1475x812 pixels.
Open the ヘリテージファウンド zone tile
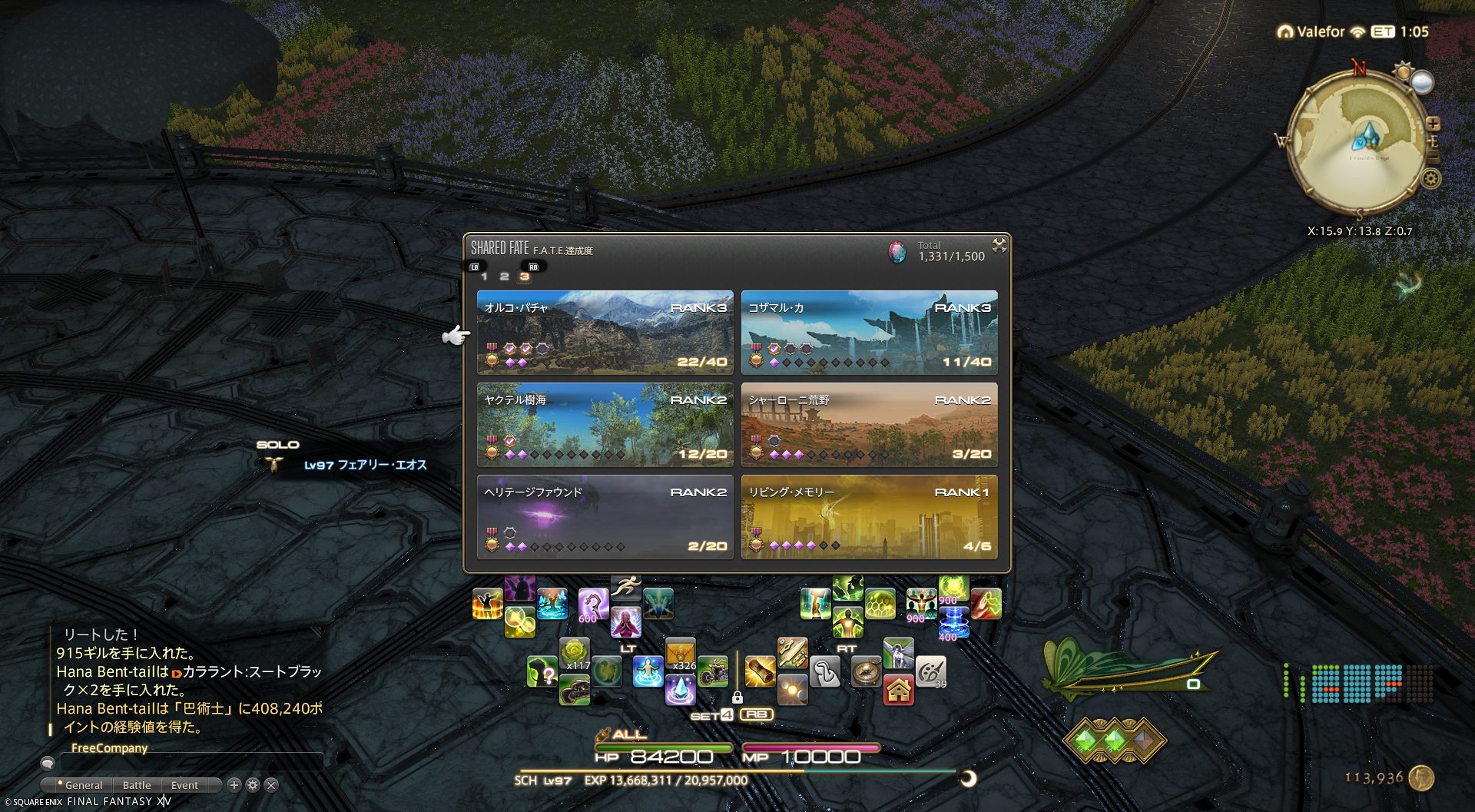click(x=605, y=516)
